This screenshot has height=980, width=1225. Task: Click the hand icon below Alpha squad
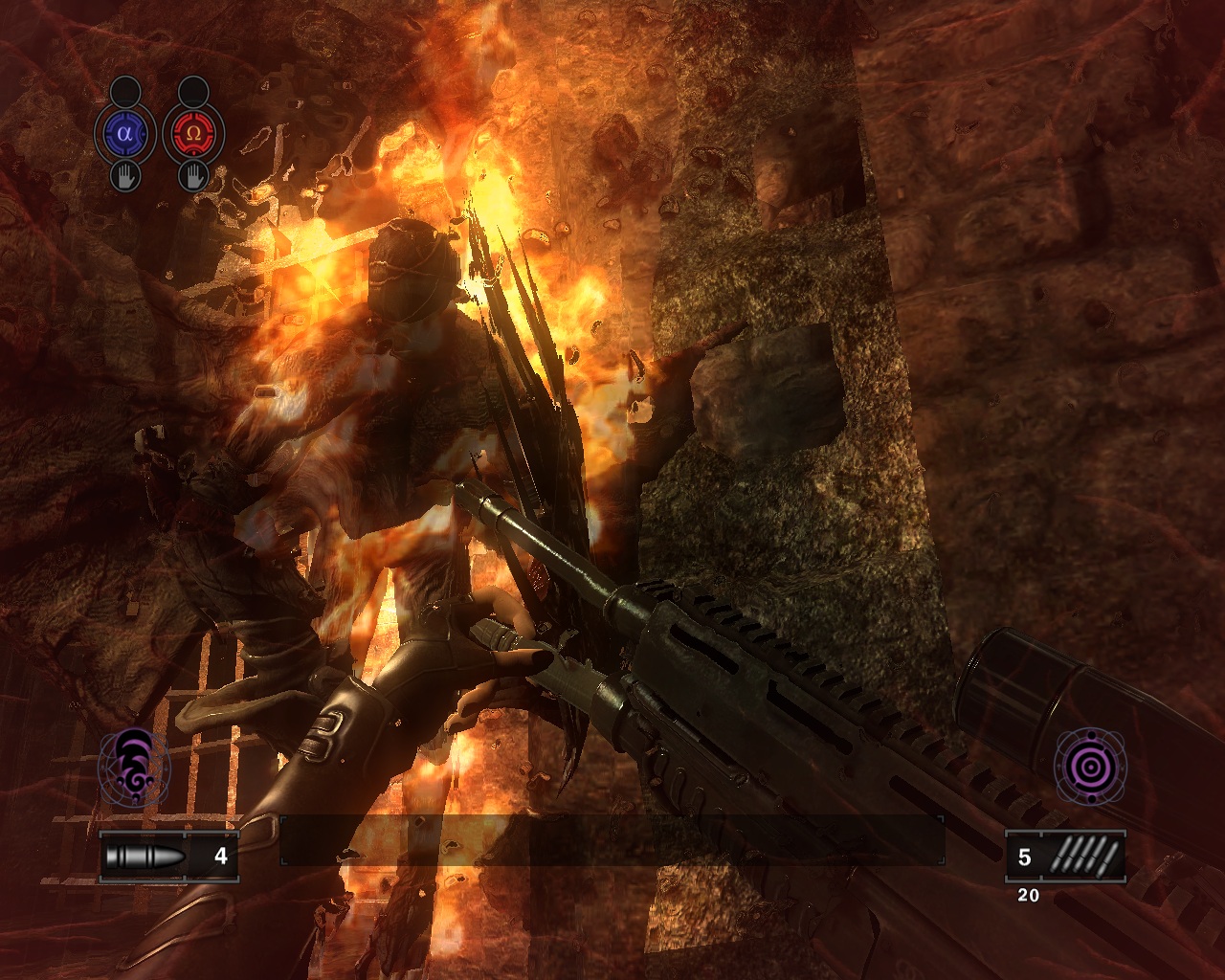click(124, 176)
